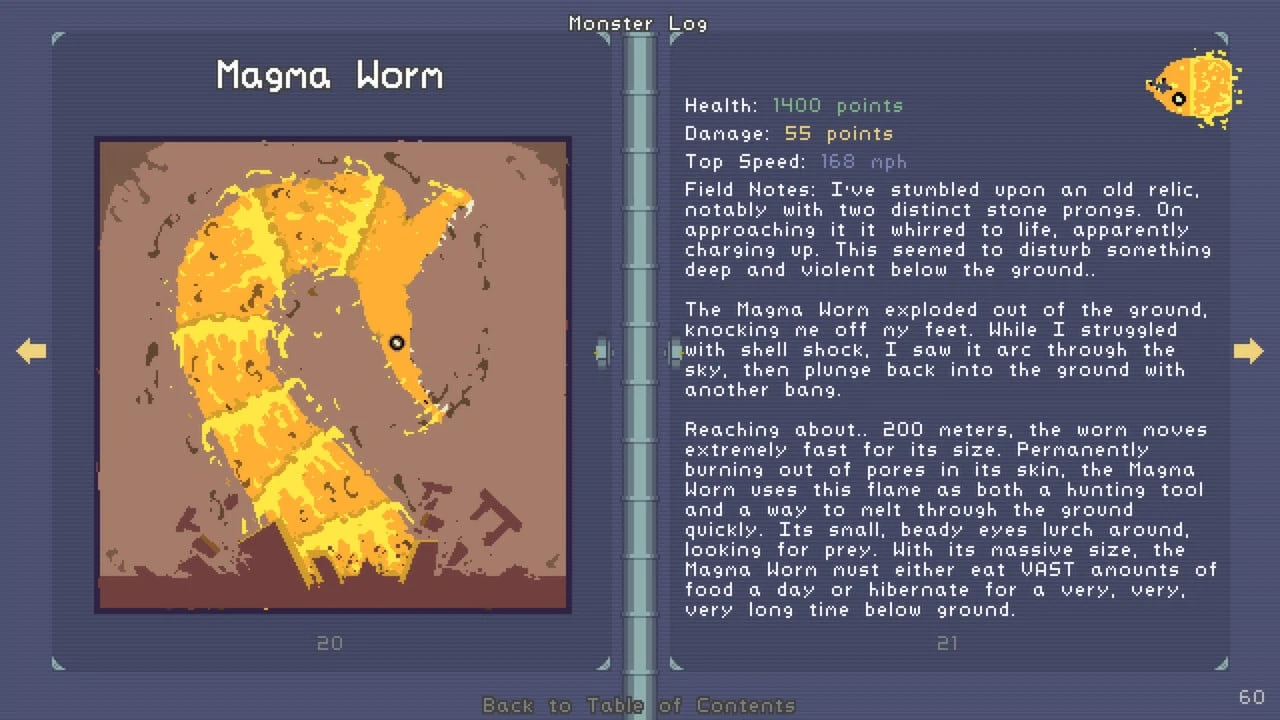1280x720 pixels.
Task: Click the Magma Worm illustration thumbnail
Action: click(x=333, y=375)
